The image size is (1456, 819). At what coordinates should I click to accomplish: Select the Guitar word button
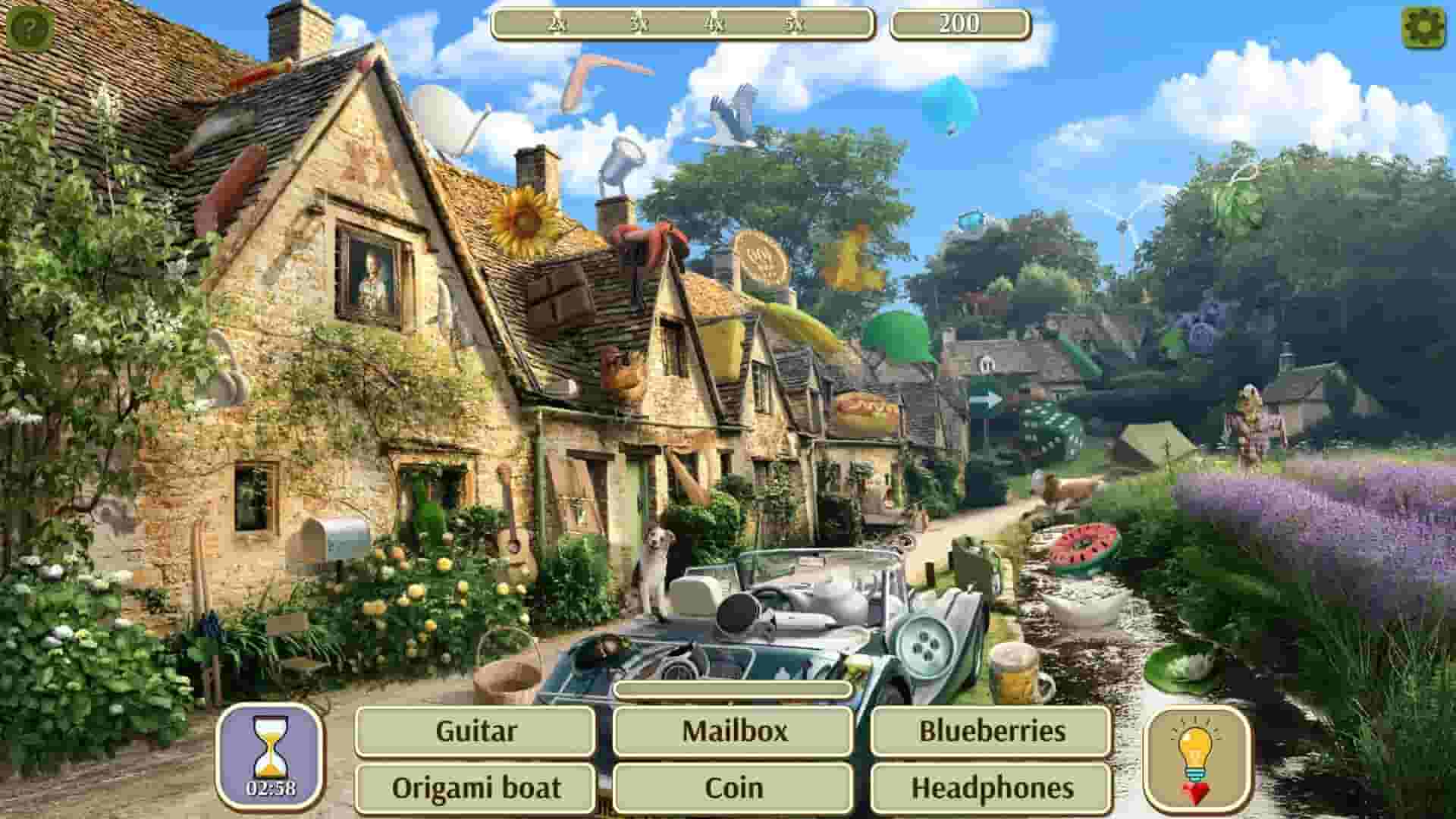475,730
